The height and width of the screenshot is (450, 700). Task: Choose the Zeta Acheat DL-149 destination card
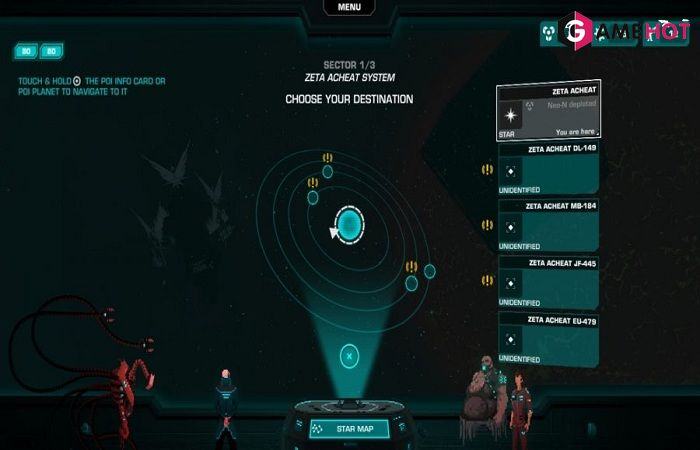coord(548,168)
